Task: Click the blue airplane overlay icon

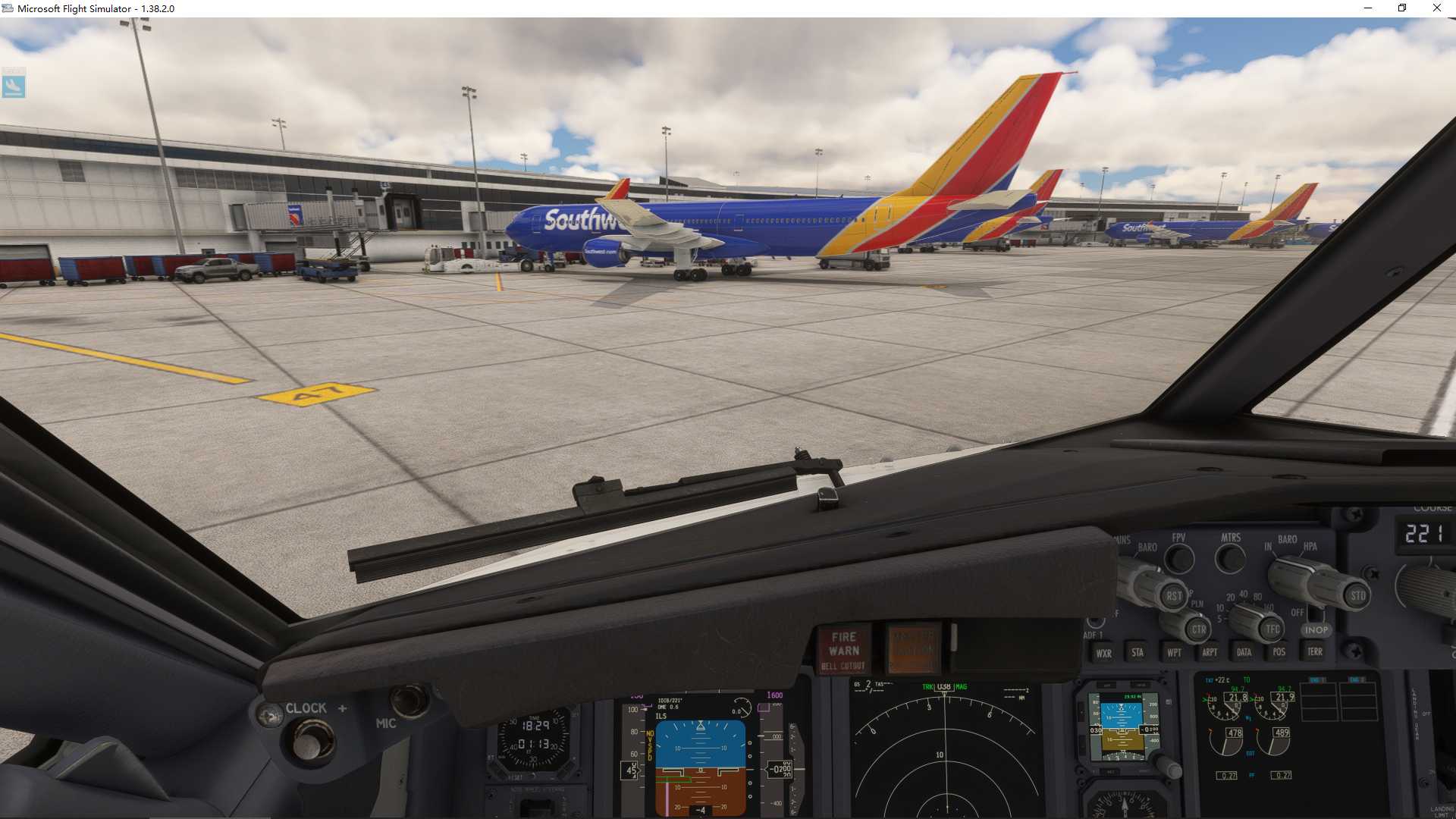Action: pos(14,84)
